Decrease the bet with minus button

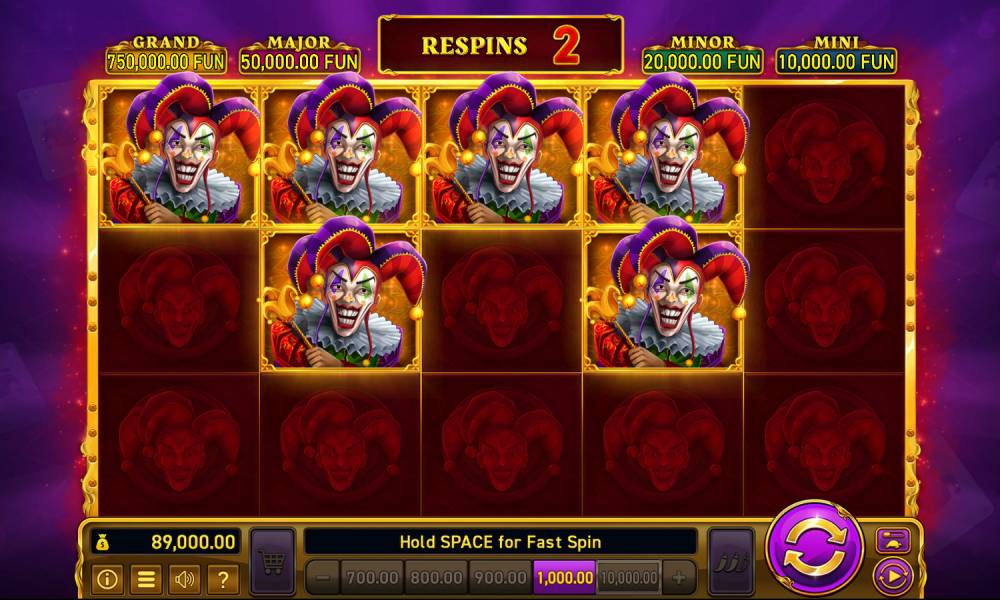(x=322, y=577)
